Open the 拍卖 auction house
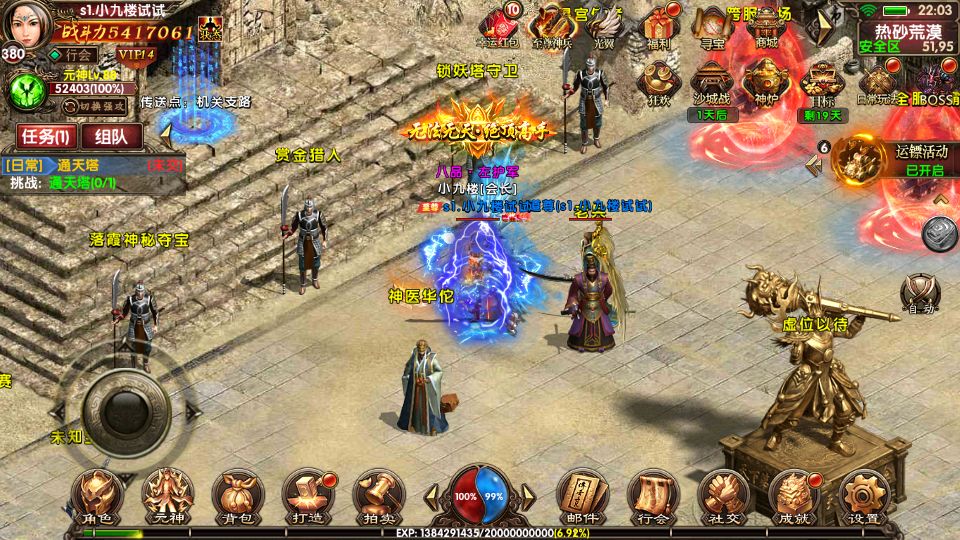 [x=375, y=497]
